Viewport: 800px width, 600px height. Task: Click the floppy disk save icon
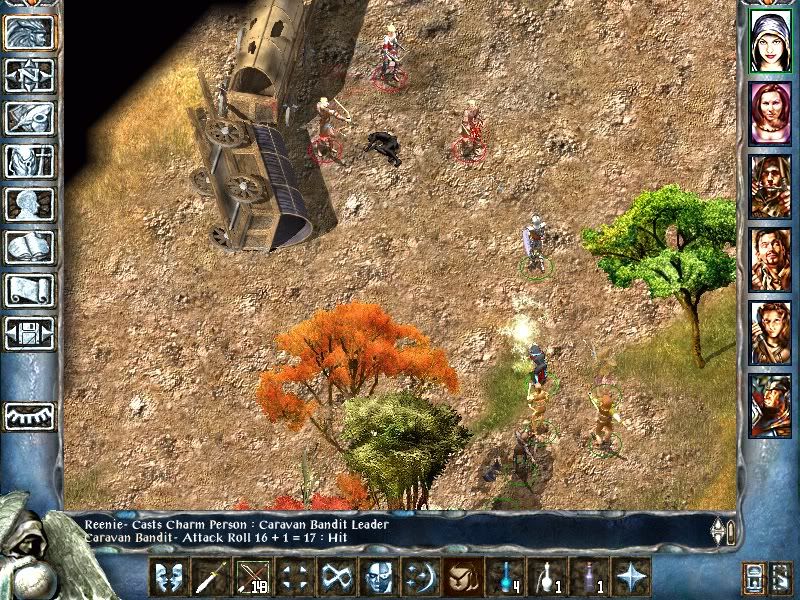click(x=29, y=333)
